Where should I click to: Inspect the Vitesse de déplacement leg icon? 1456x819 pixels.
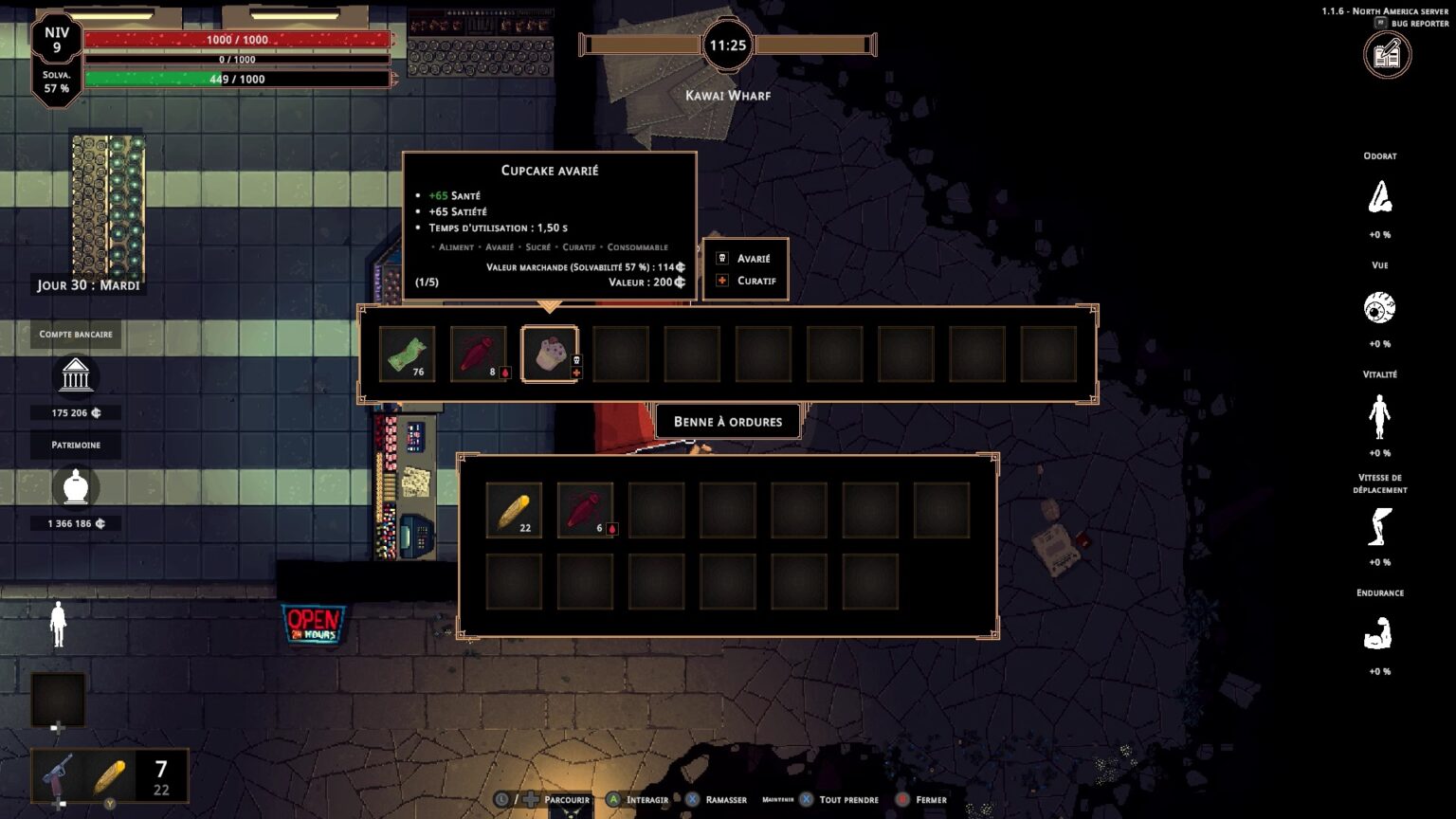(1379, 526)
